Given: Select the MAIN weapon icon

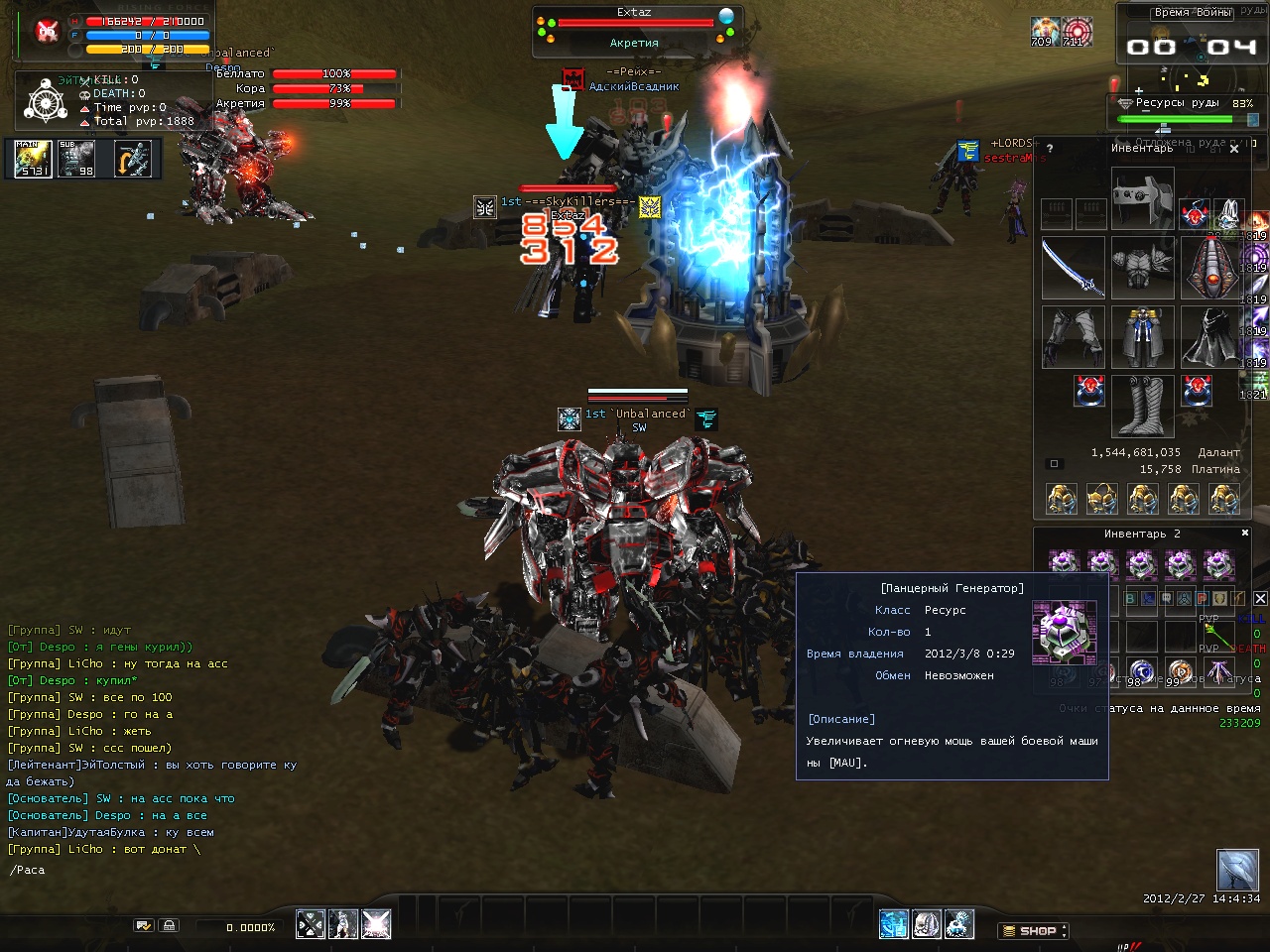Looking at the screenshot, I should pyautogui.click(x=33, y=159).
